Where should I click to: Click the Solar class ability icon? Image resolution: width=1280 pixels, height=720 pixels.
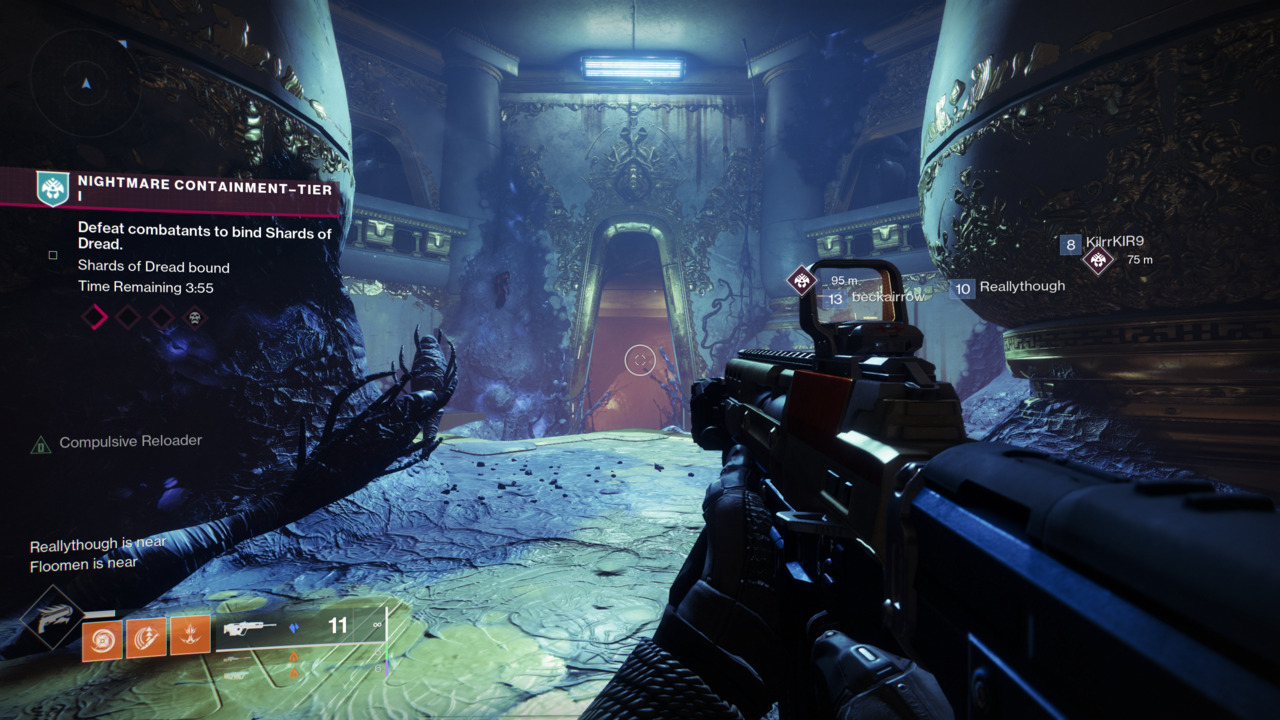click(x=188, y=634)
